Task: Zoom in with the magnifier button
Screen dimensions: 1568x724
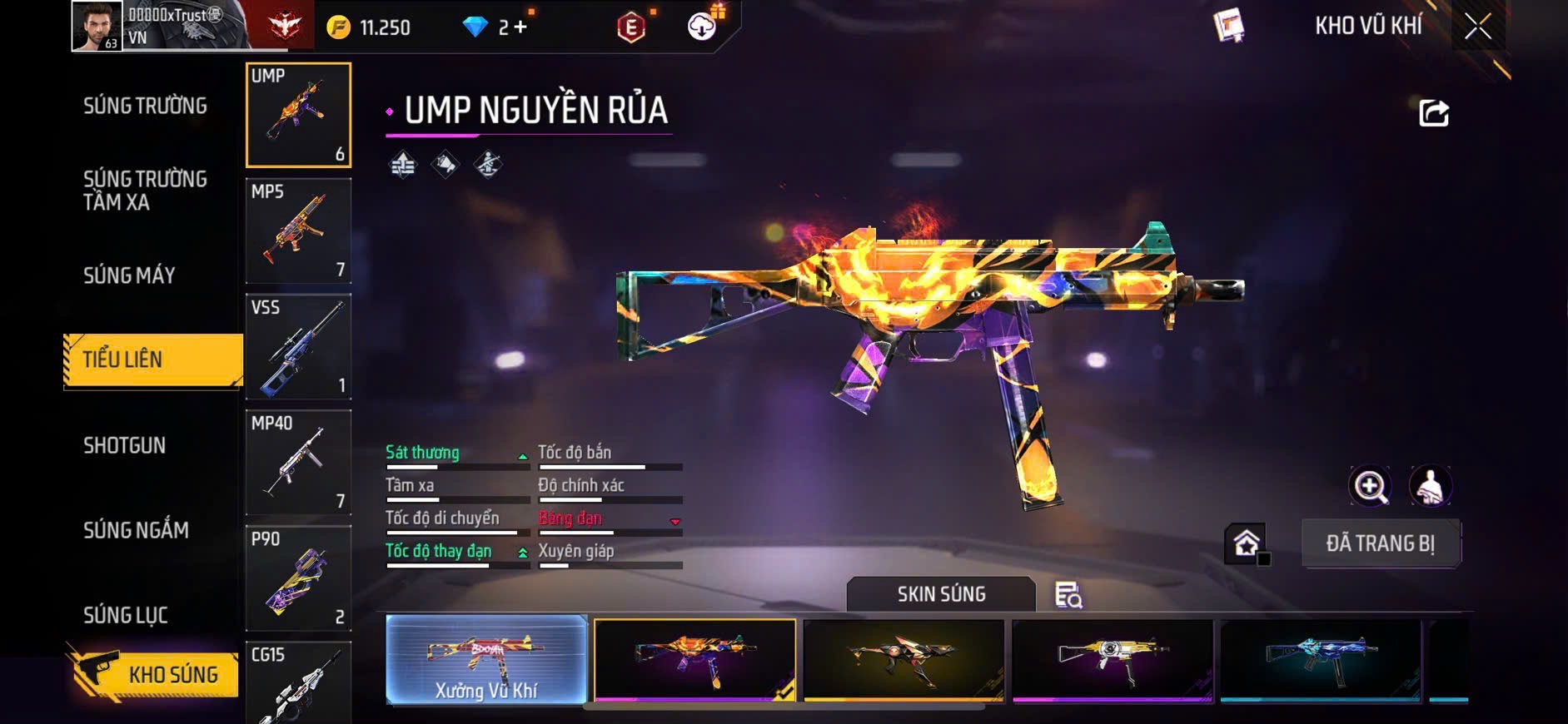Action: [x=1370, y=486]
